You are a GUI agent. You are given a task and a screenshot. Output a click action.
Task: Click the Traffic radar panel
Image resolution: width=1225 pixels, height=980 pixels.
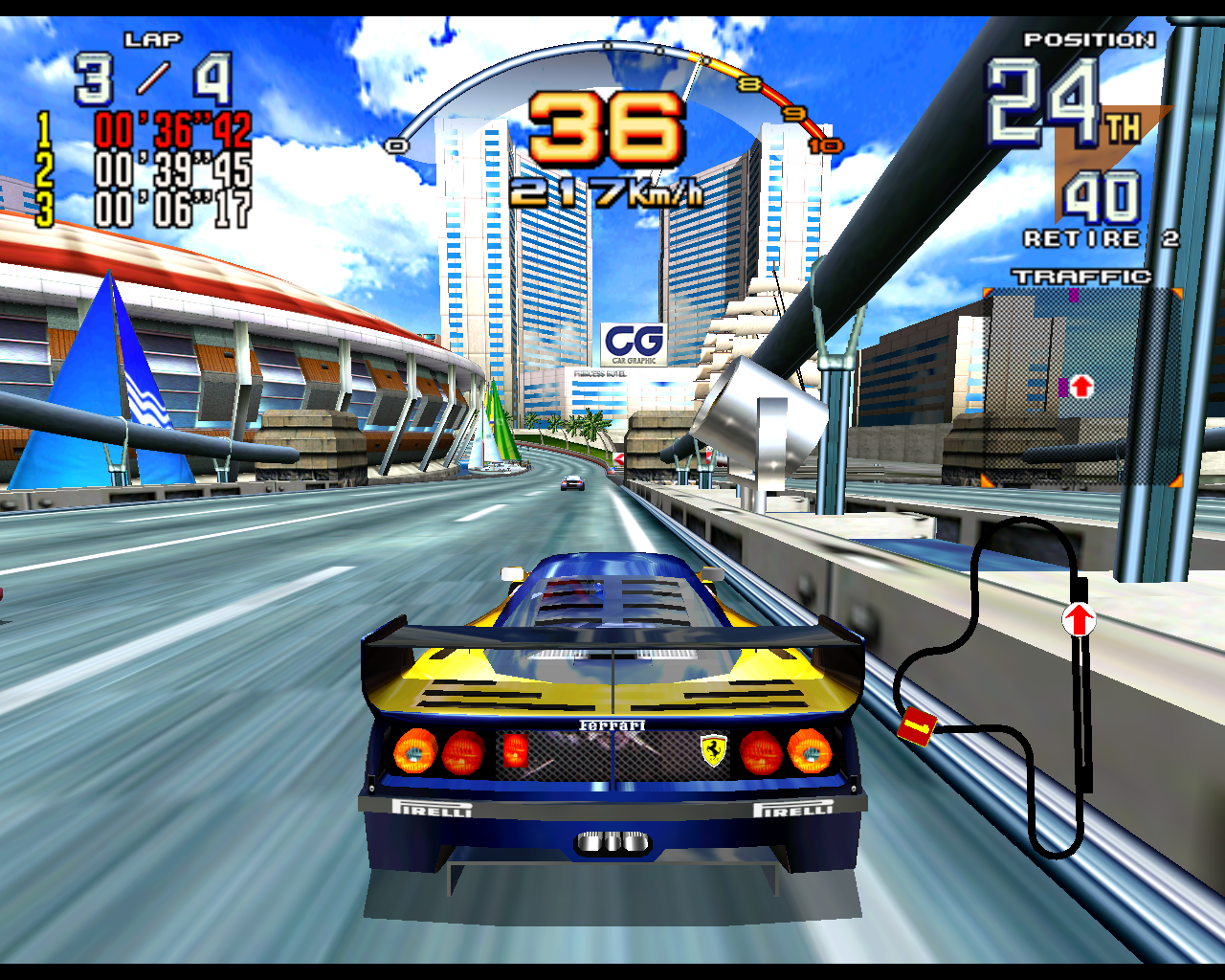click(x=1081, y=387)
